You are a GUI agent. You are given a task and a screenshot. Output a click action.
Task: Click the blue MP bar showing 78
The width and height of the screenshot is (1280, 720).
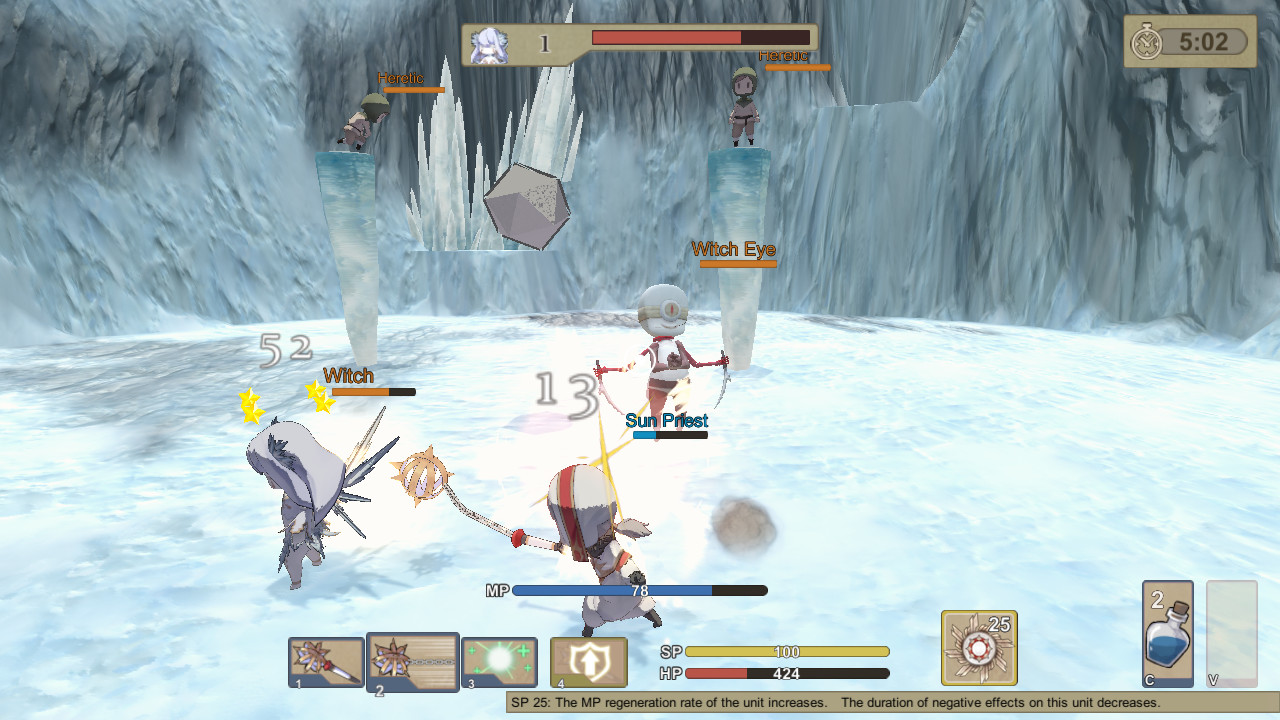pyautogui.click(x=640, y=591)
